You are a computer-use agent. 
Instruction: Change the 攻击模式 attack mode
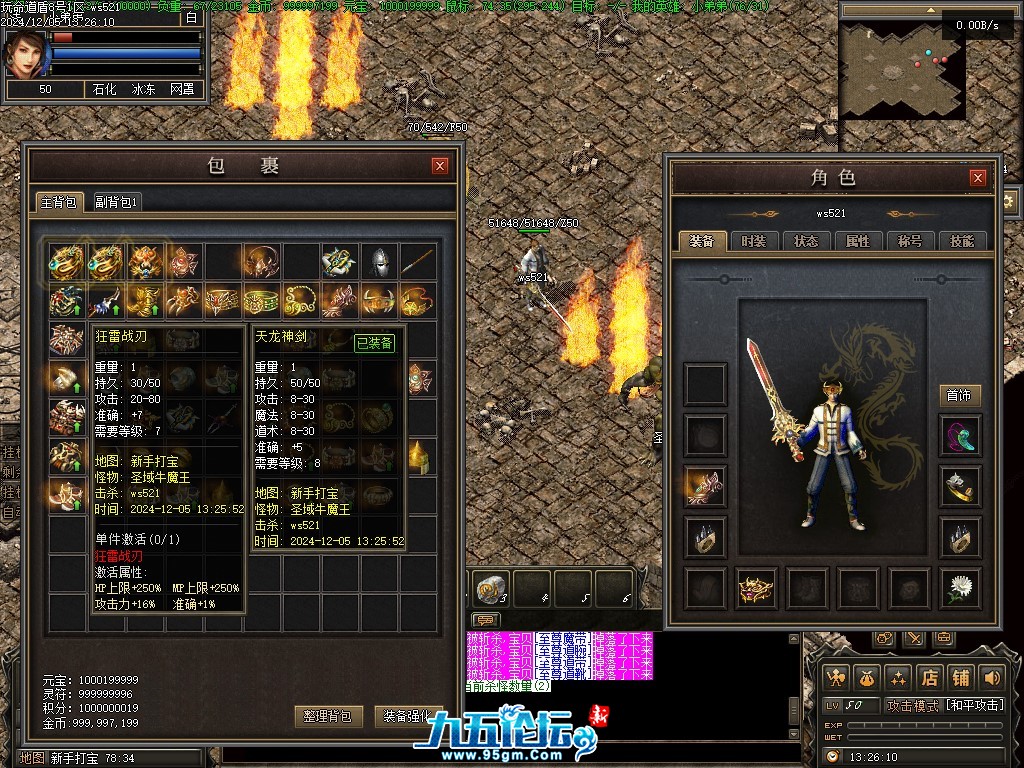point(944,705)
